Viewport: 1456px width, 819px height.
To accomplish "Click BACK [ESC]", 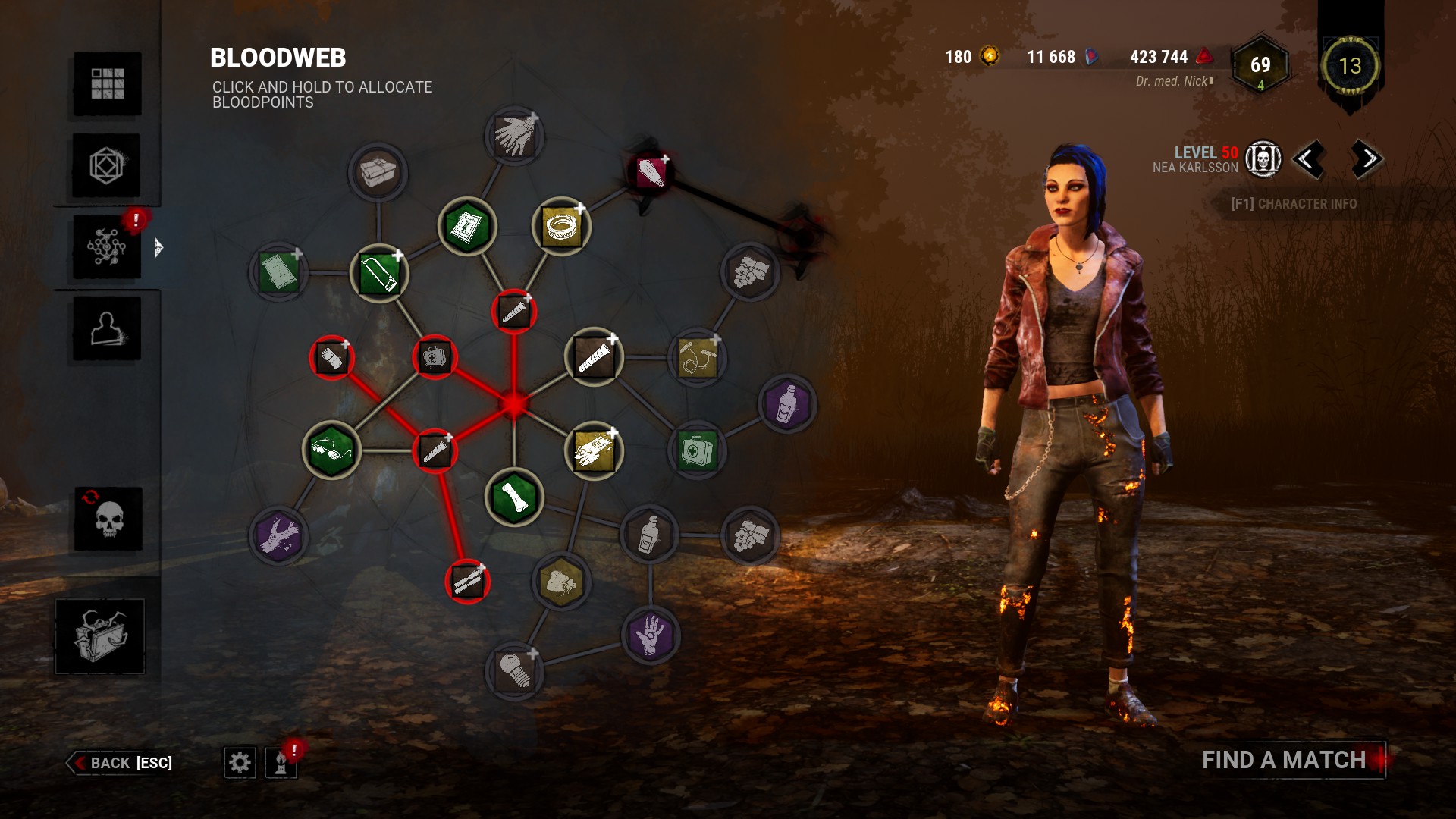I will click(121, 764).
